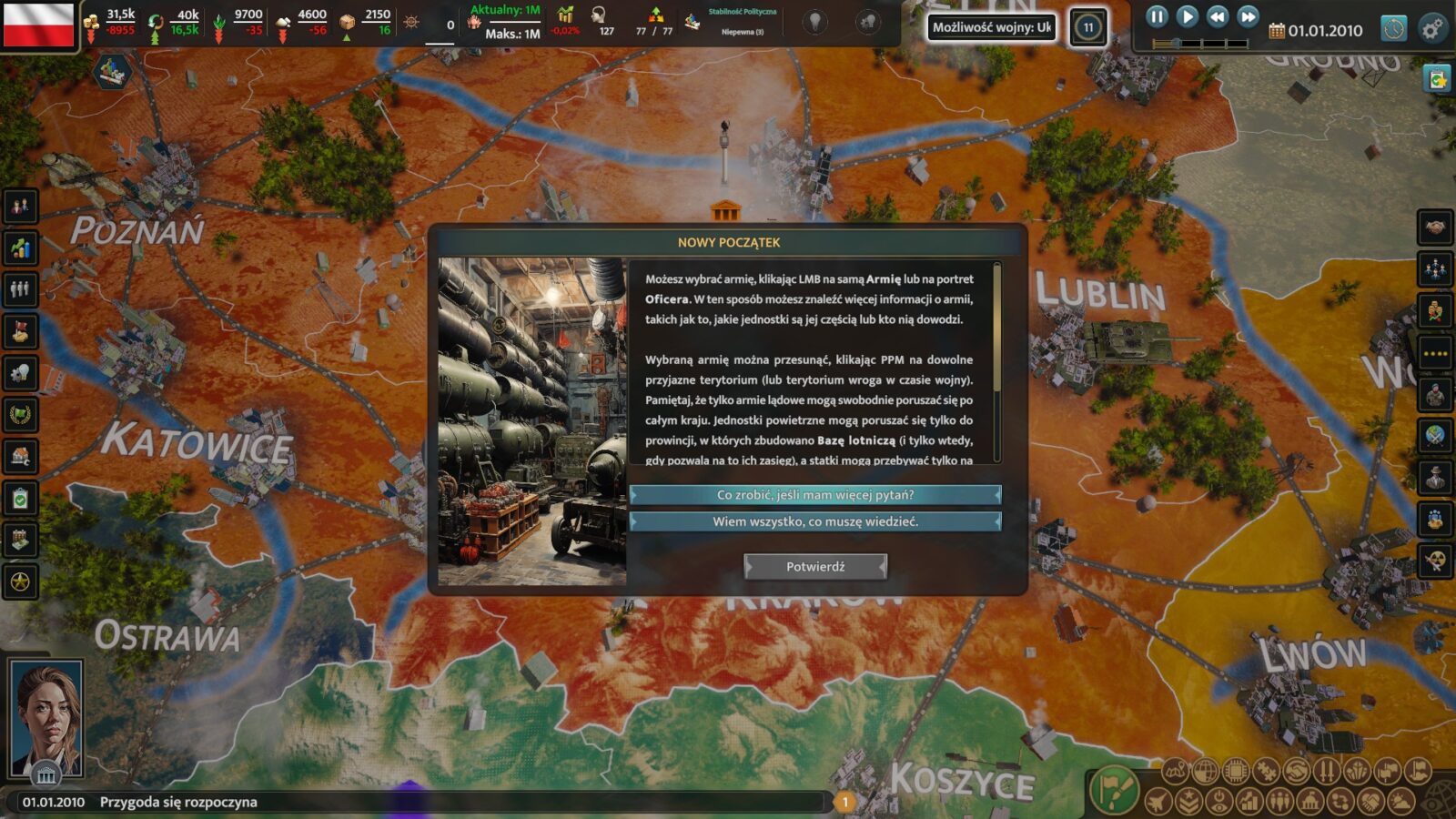Click the Polish flag in the corner
Image resolution: width=1456 pixels, height=819 pixels.
click(x=38, y=25)
